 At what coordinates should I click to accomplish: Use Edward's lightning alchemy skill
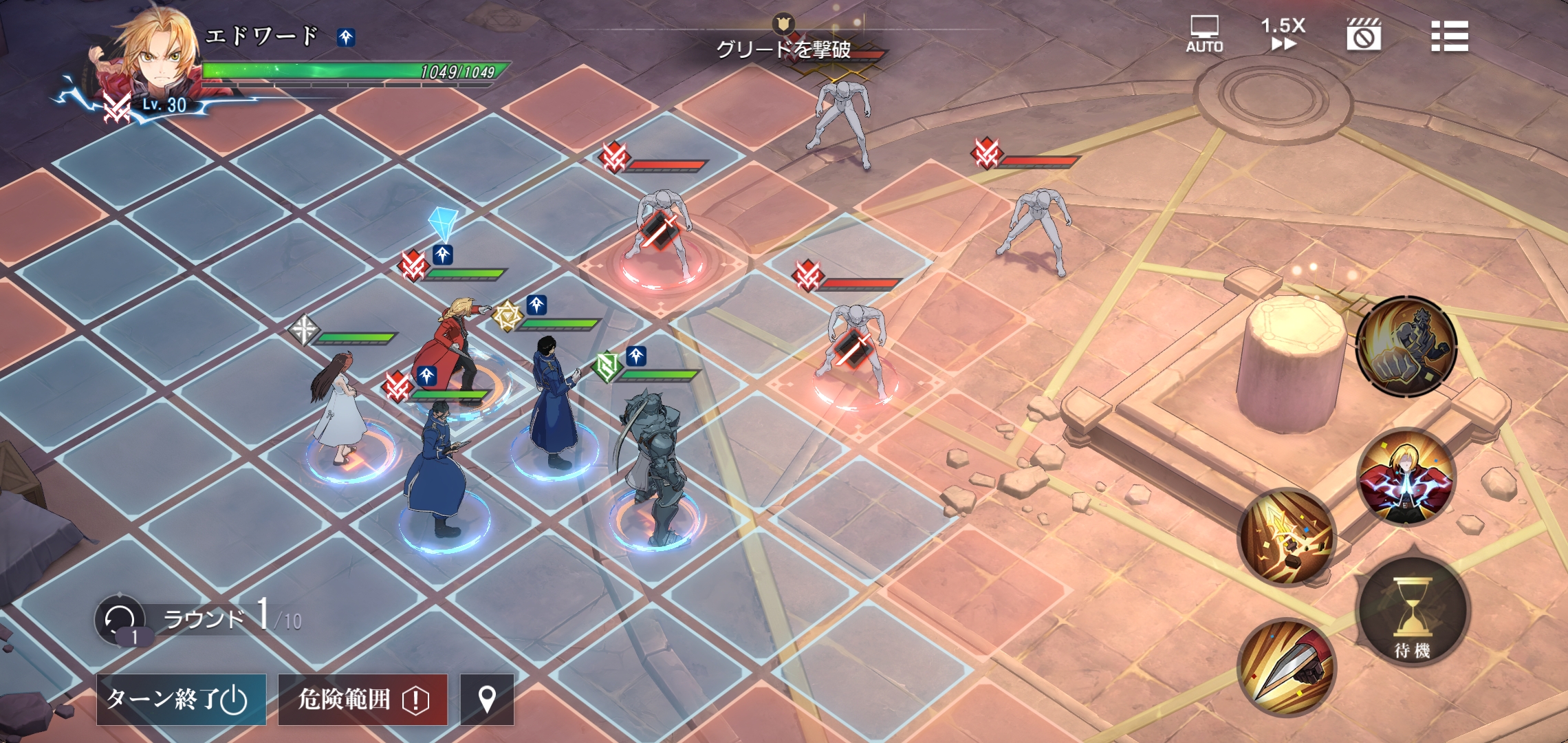(1406, 477)
